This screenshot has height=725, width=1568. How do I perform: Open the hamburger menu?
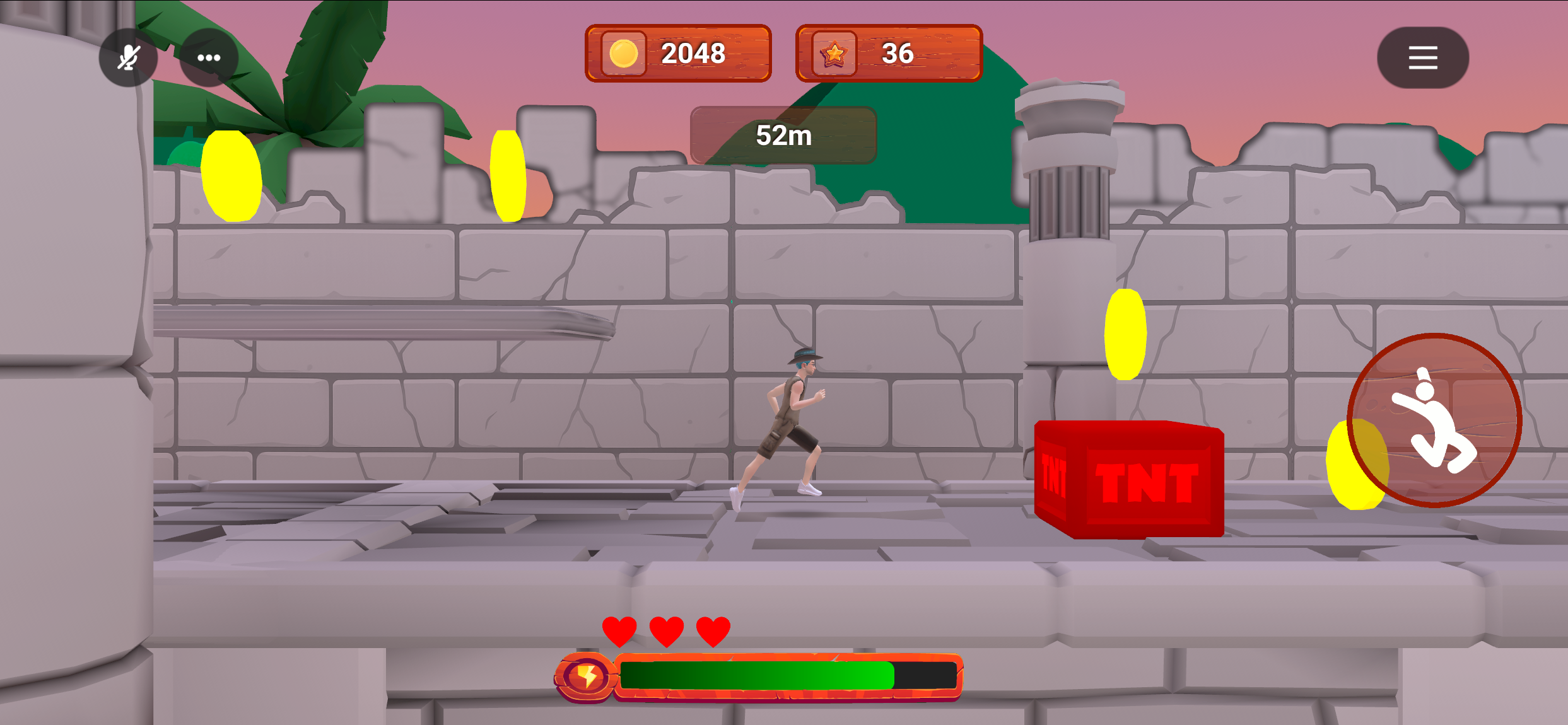[1422, 58]
